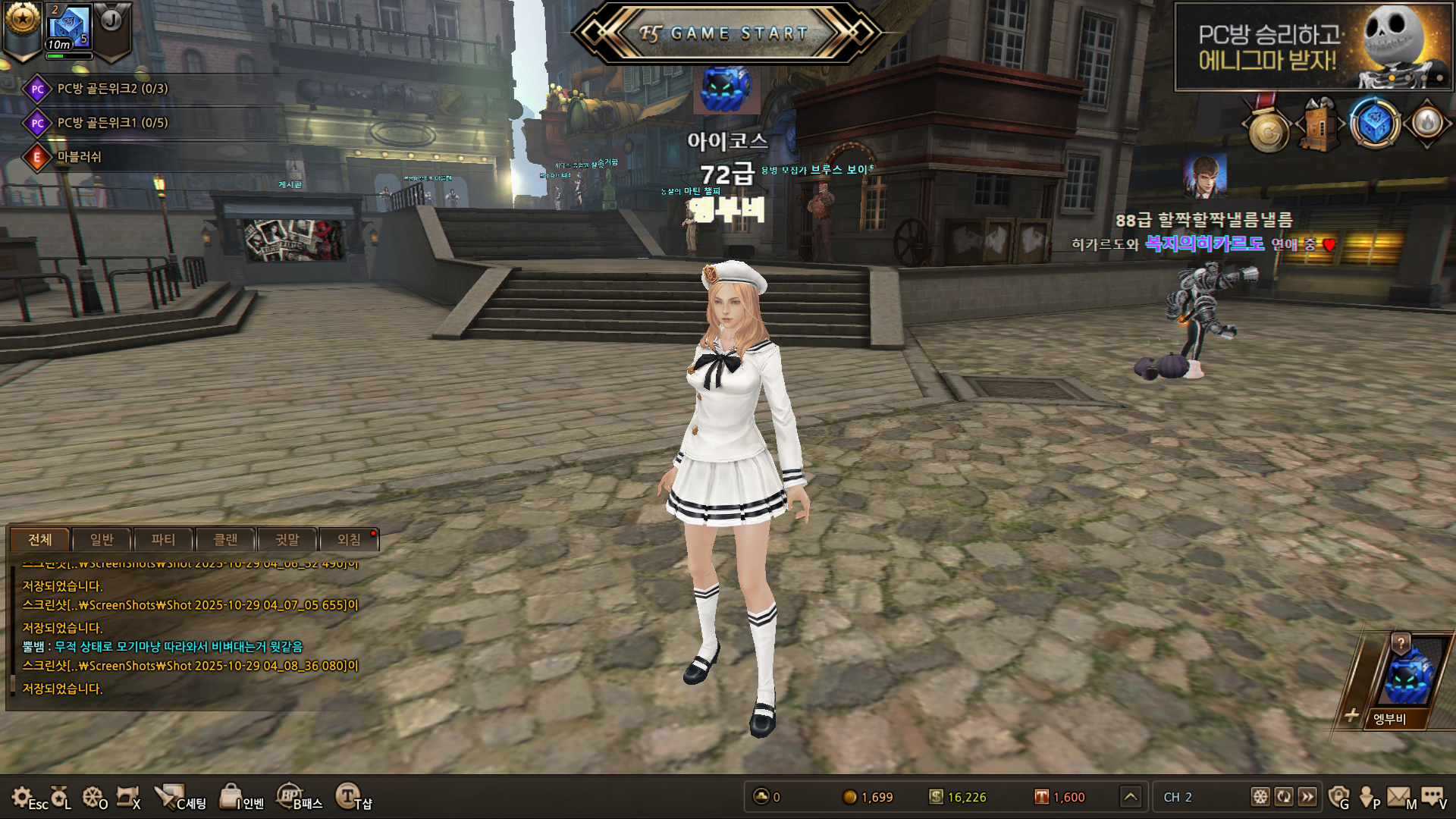
Task: Switch to the 클랜 chat tab
Action: coord(225,540)
